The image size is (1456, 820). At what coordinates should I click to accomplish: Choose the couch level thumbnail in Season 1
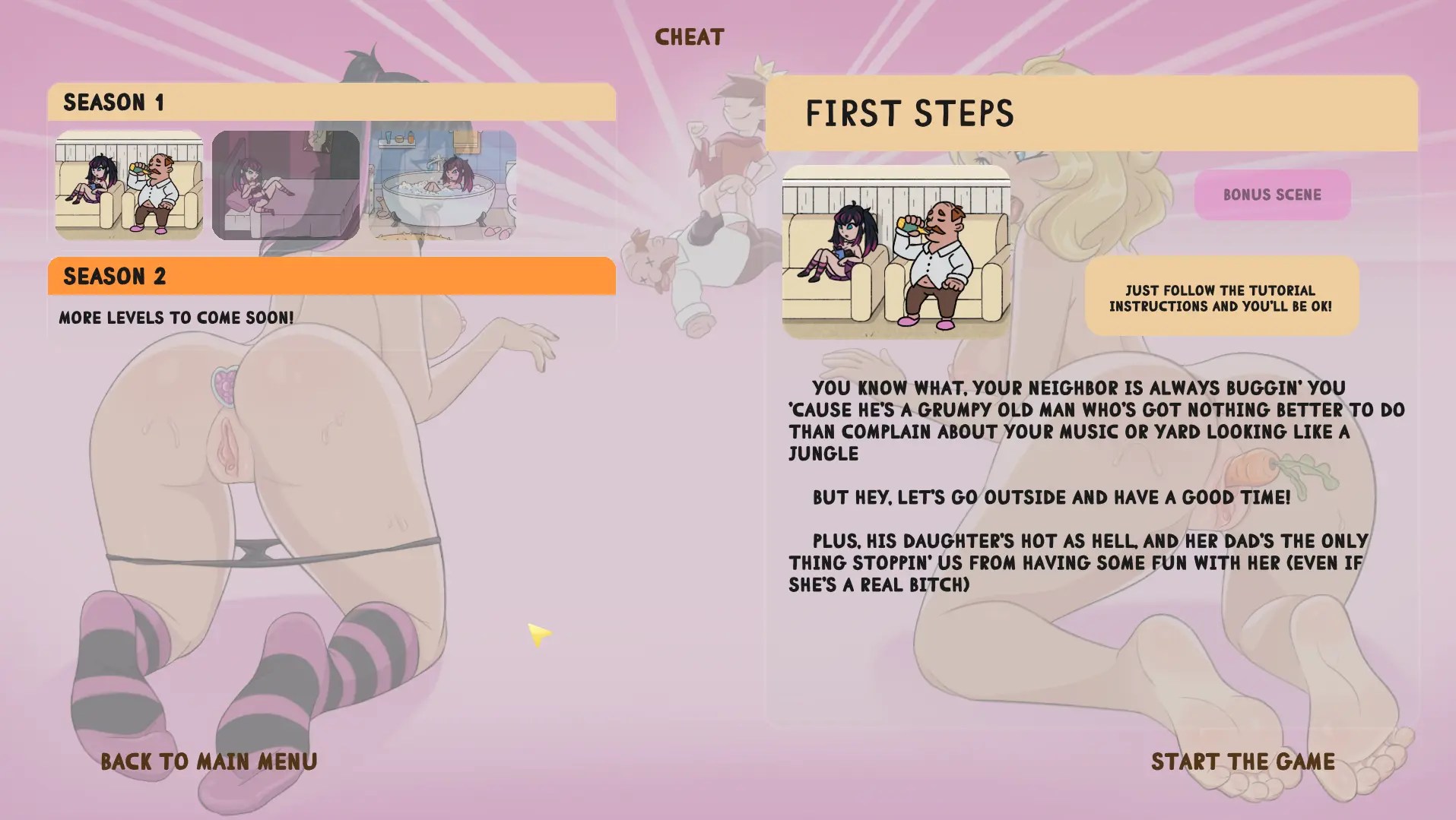[x=129, y=185]
